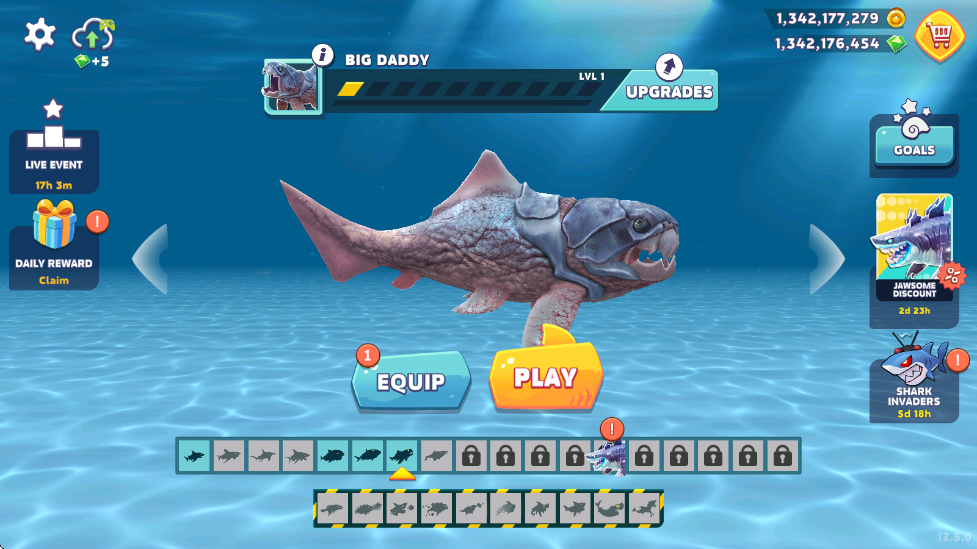
Task: Click the green gem balance icon
Action: (896, 44)
